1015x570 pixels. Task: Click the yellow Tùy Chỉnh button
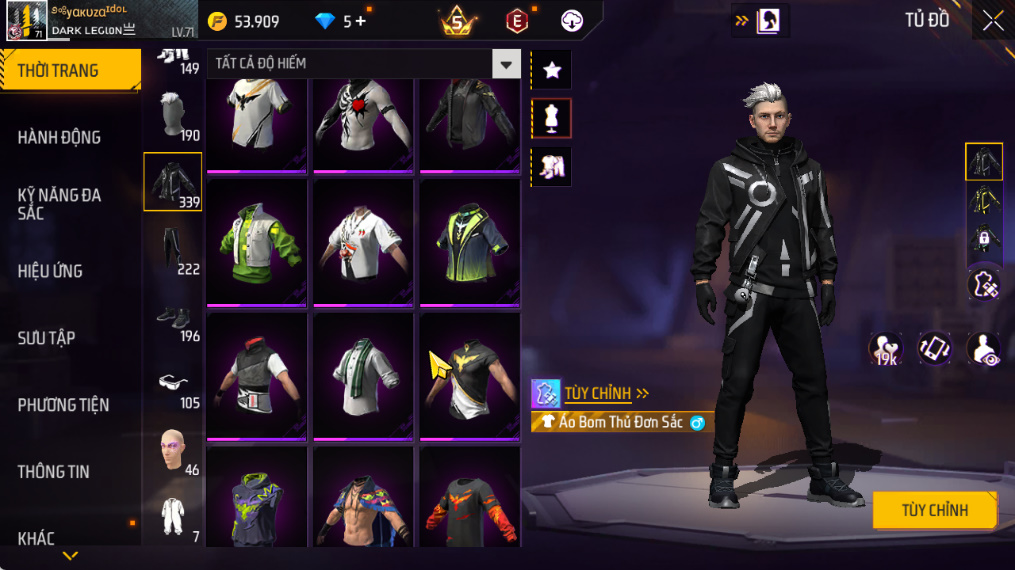point(934,510)
